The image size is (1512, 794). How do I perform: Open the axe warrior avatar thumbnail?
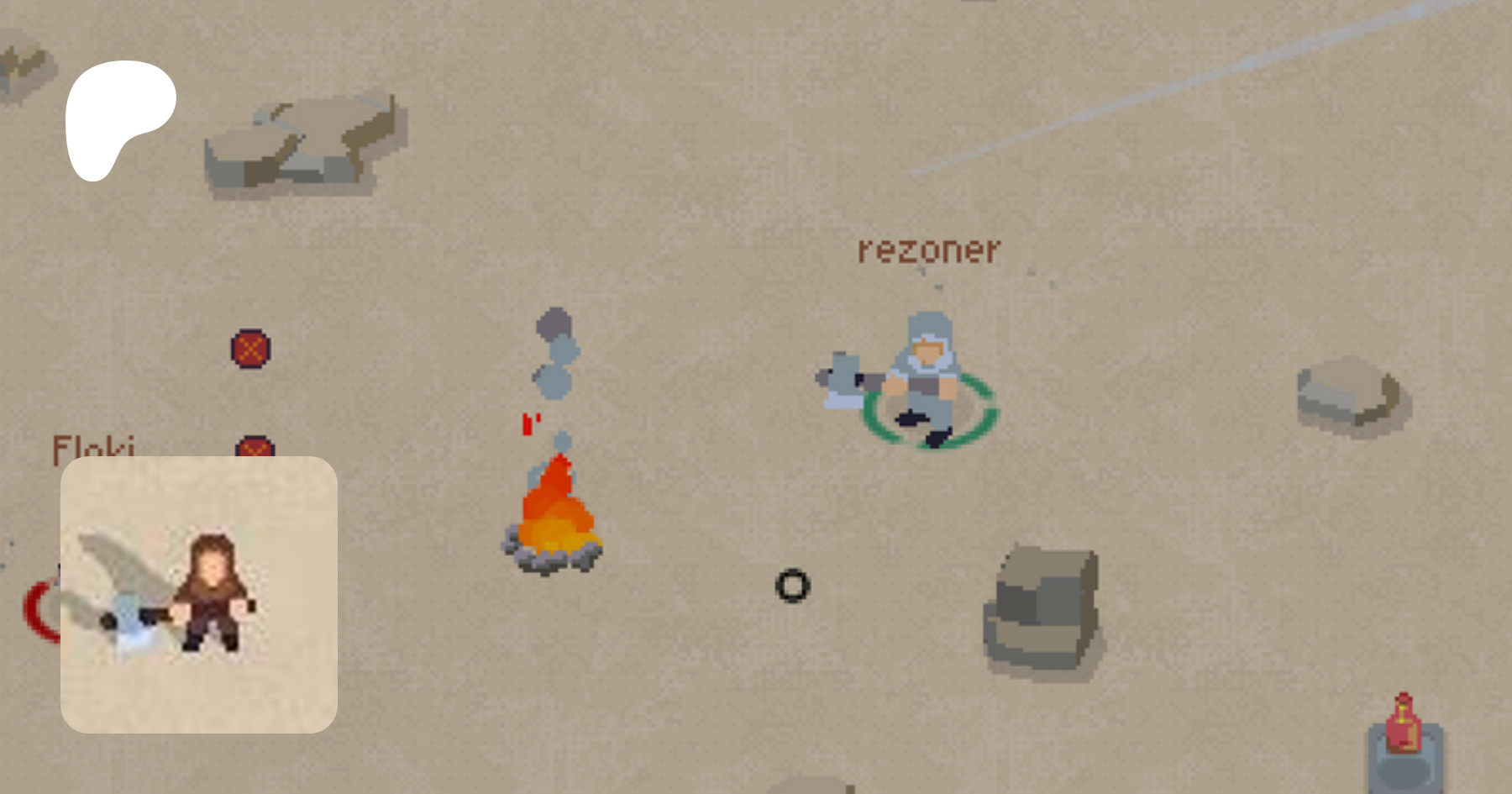pyautogui.click(x=199, y=594)
